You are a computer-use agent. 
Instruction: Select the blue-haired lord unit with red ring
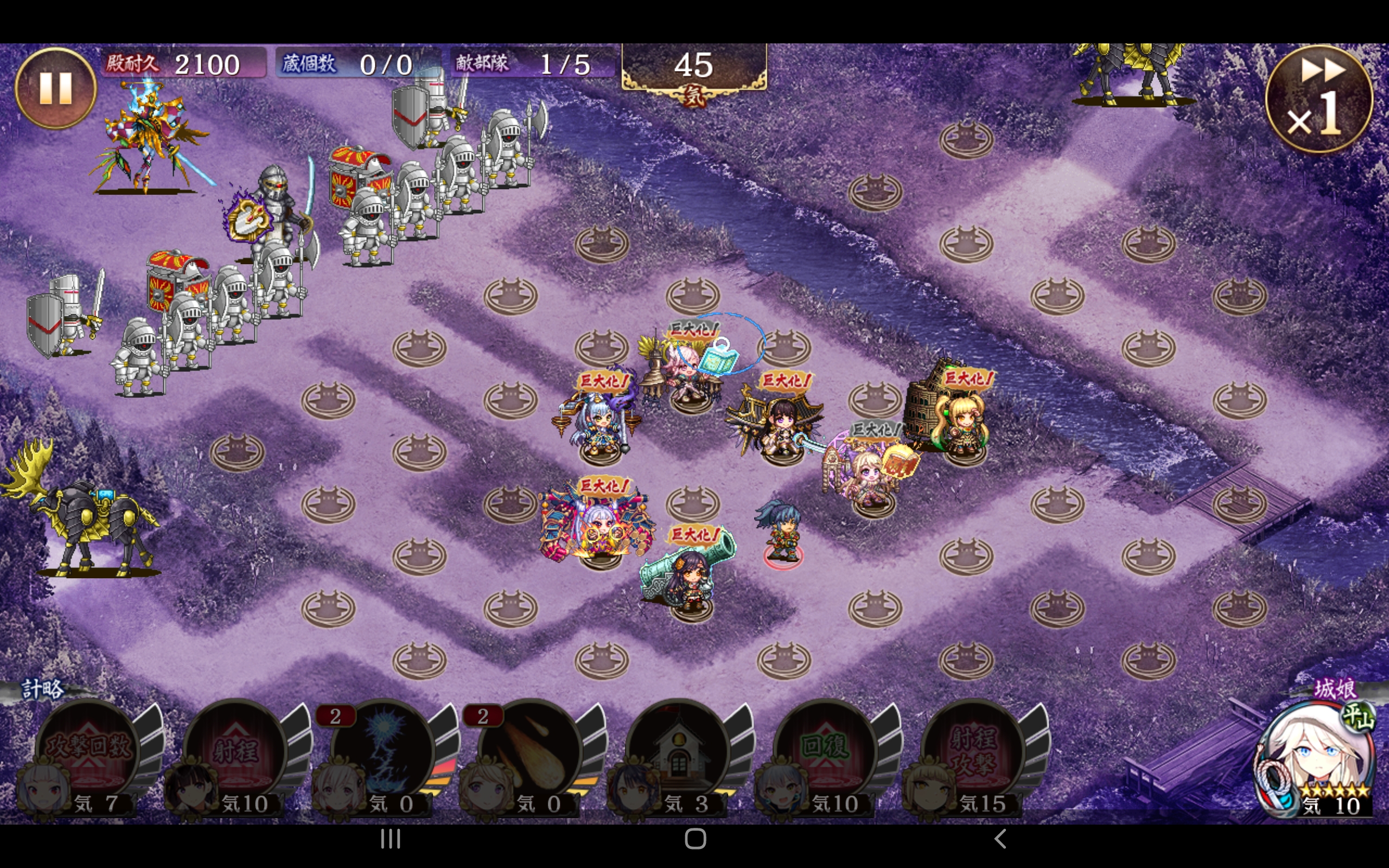pos(781,531)
